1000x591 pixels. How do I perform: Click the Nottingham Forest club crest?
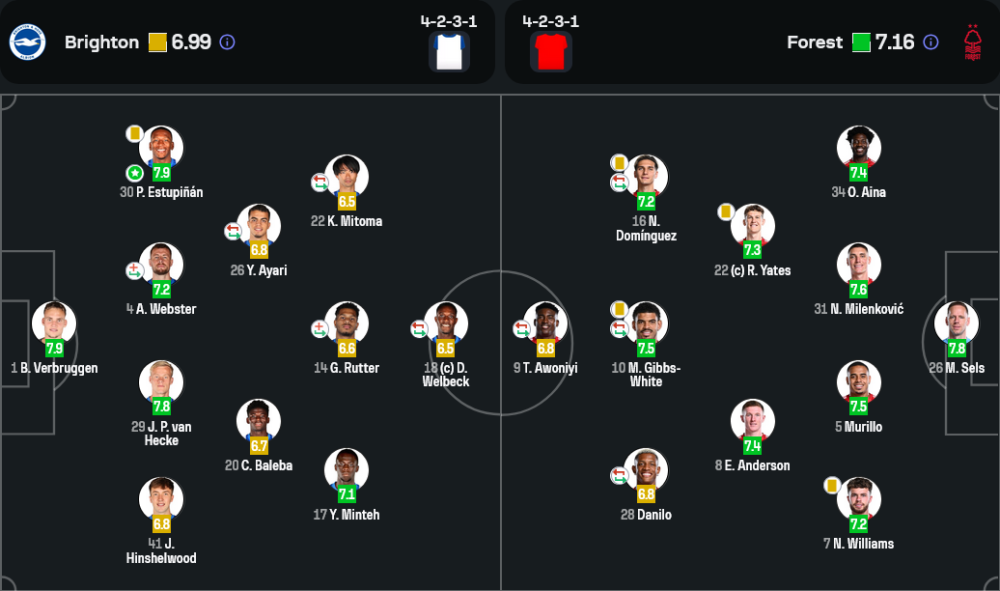971,42
